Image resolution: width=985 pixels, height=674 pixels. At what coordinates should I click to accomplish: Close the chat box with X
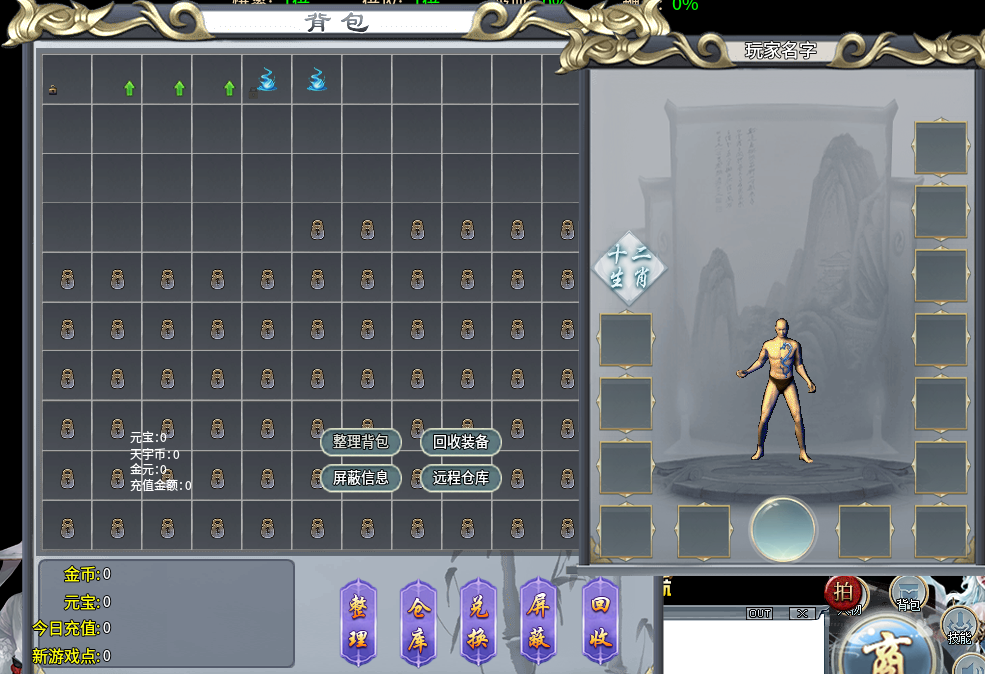click(801, 613)
